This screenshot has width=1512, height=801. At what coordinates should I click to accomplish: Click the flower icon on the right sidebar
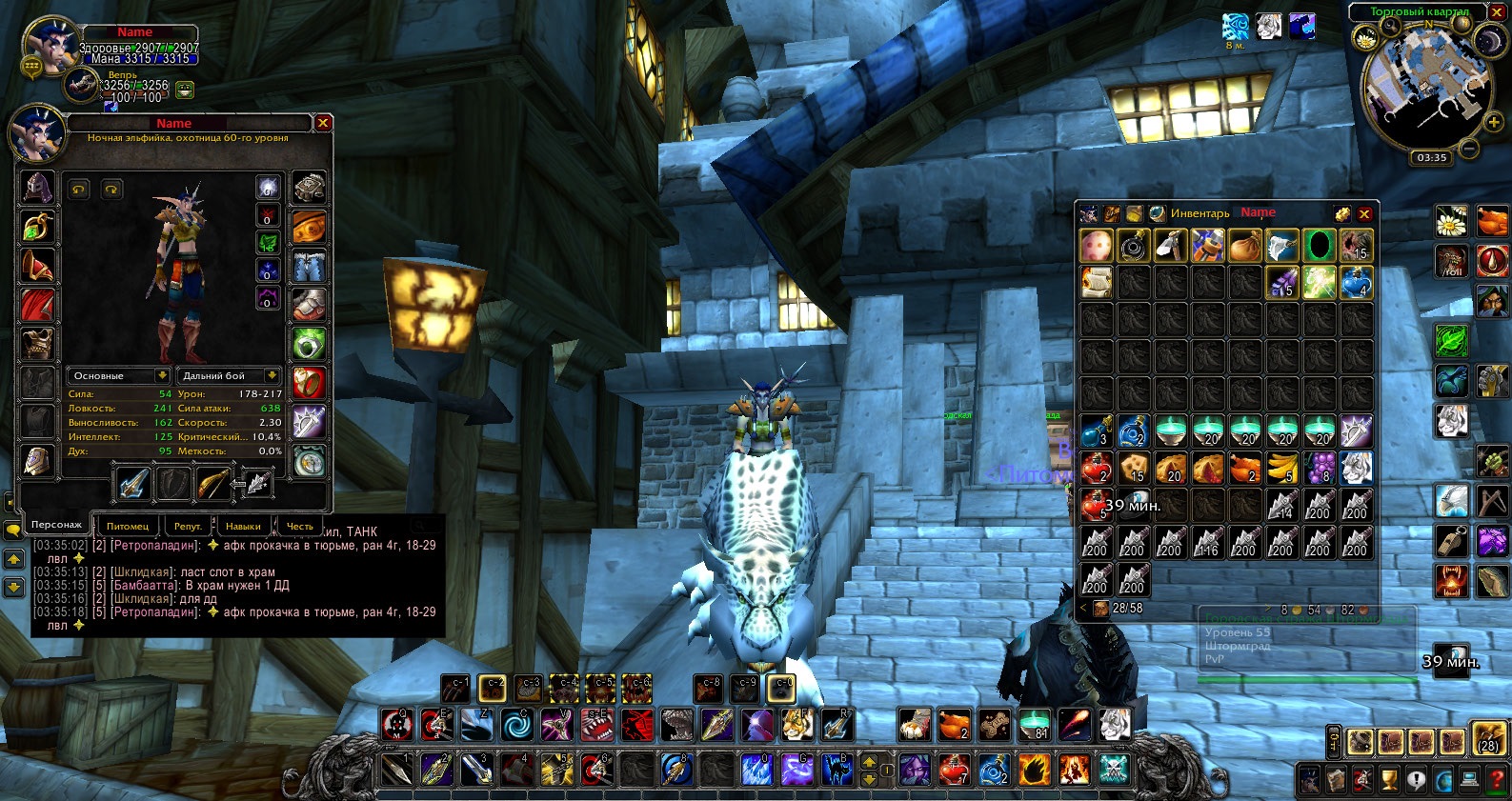point(1451,221)
